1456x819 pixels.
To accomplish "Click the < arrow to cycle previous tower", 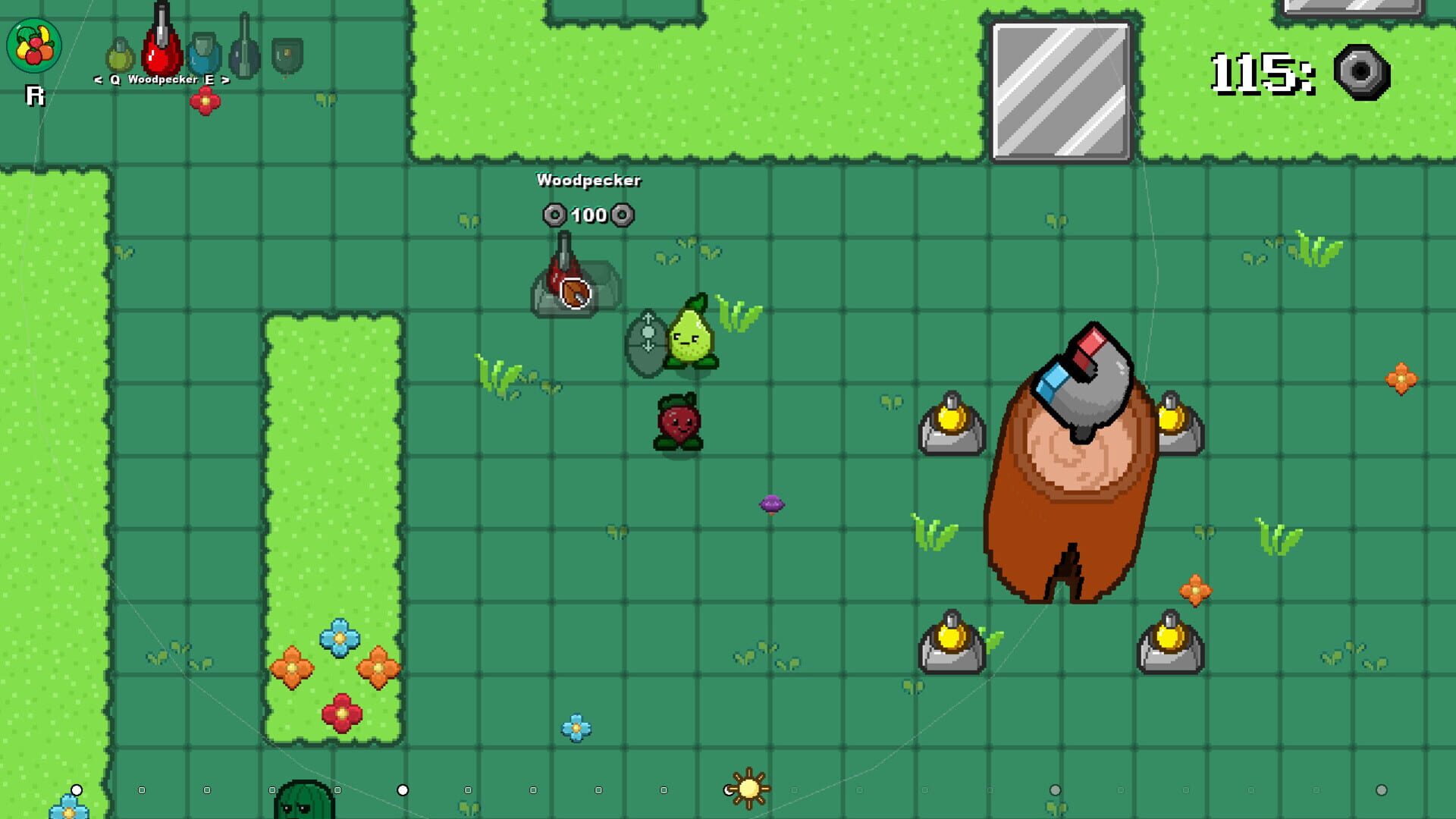I will pyautogui.click(x=97, y=80).
